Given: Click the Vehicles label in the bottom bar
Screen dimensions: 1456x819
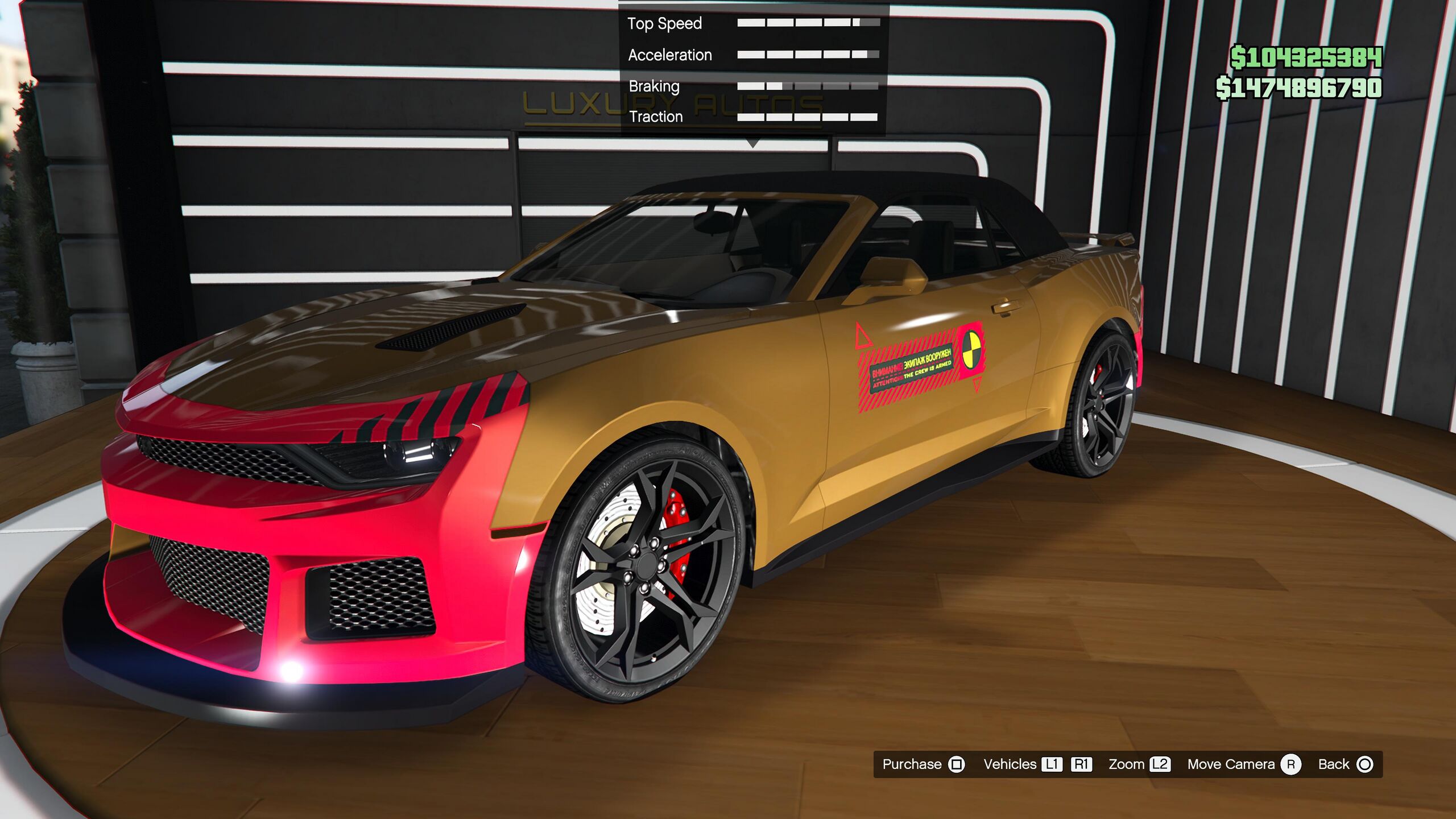Looking at the screenshot, I should click(x=1010, y=764).
